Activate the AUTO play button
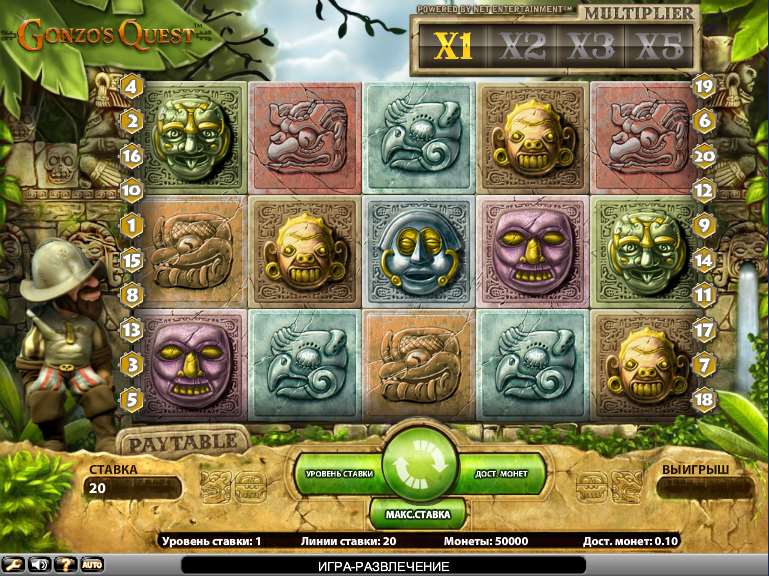This screenshot has height=576, width=769. pos(92,565)
